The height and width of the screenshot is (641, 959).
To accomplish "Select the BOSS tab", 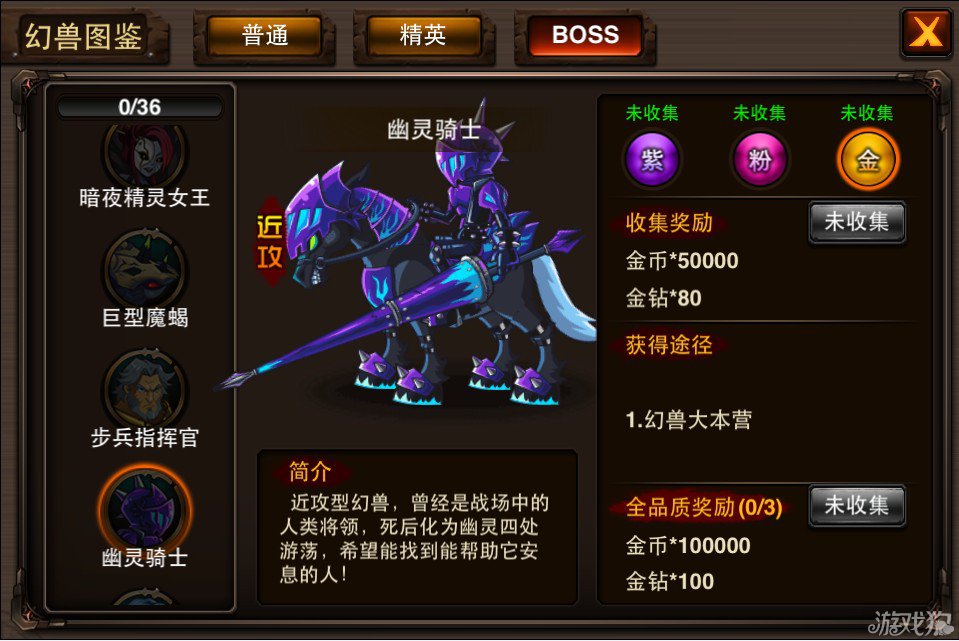I will (585, 36).
